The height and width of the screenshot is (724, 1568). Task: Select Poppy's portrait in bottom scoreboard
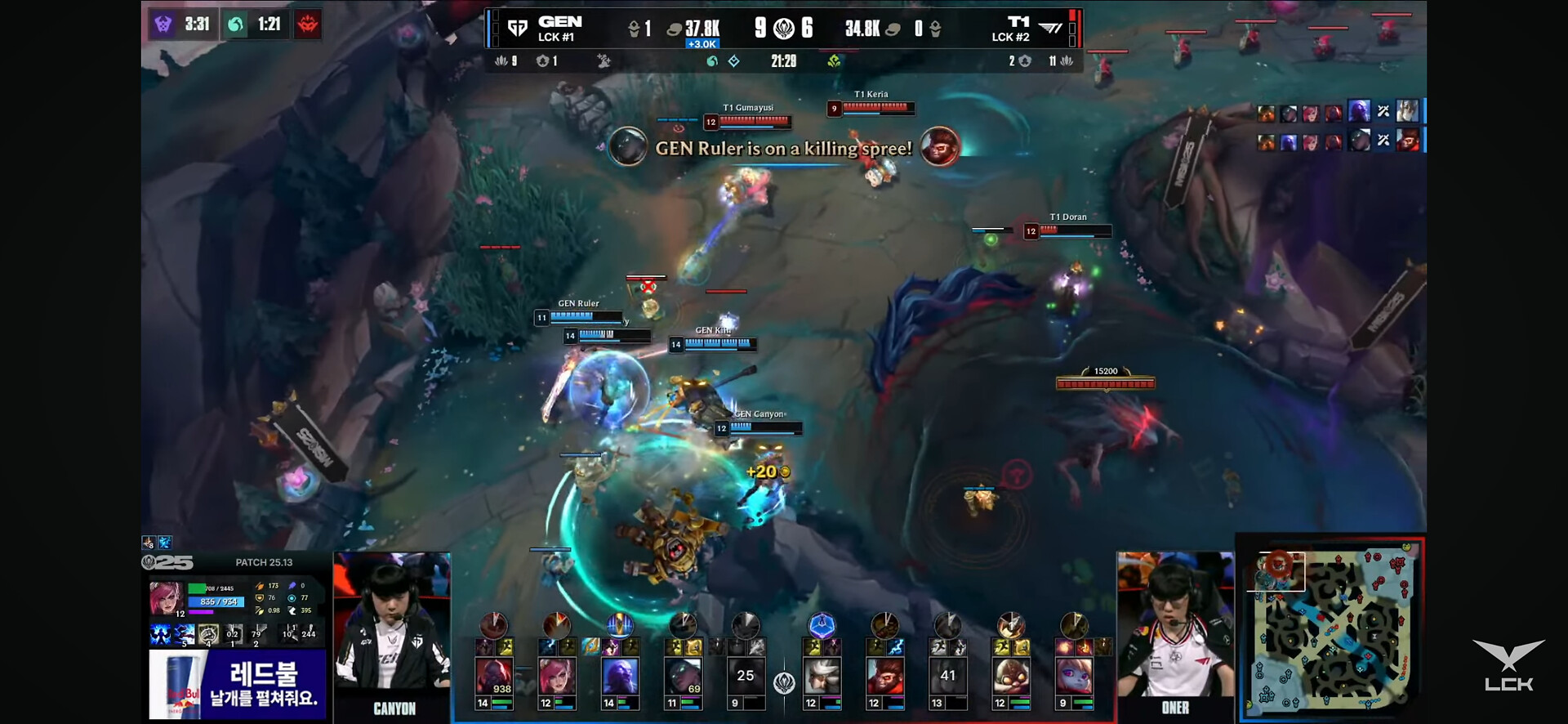tap(1074, 677)
